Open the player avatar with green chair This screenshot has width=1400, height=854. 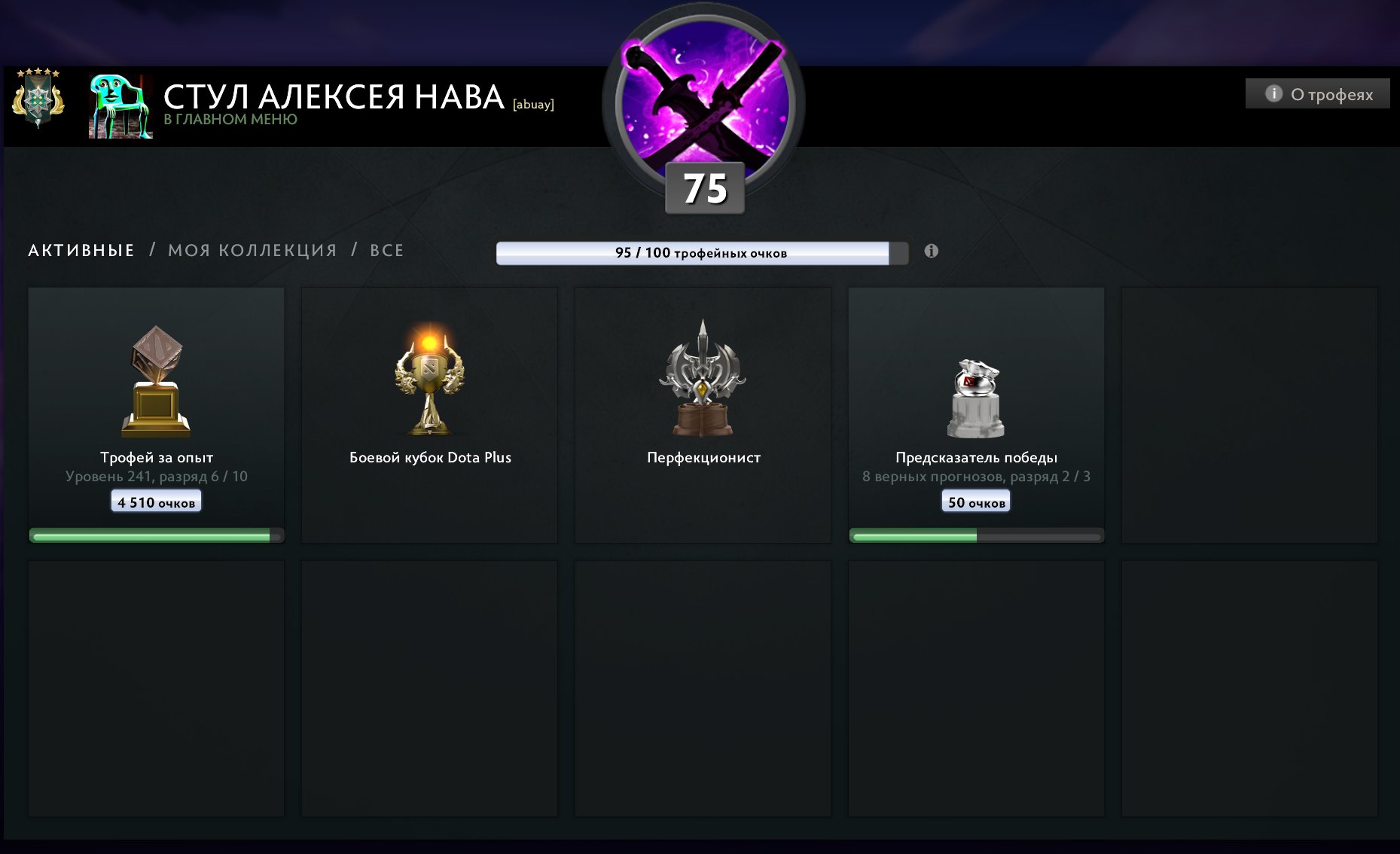[120, 106]
